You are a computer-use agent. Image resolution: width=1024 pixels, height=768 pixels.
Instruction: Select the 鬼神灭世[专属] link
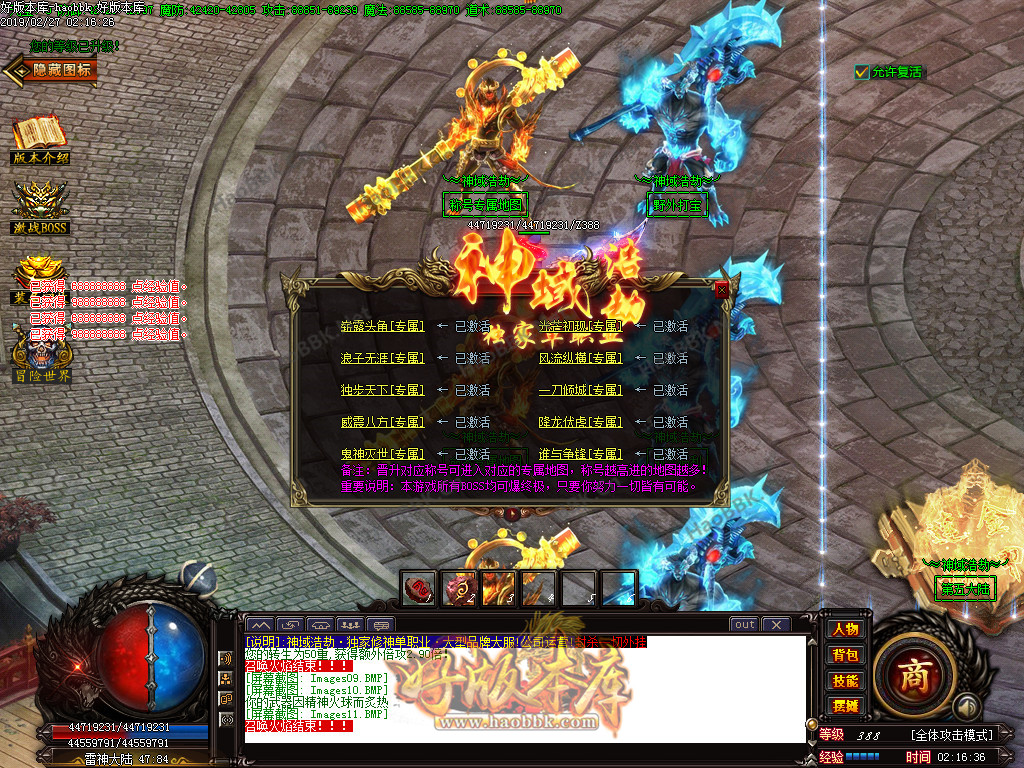tap(382, 454)
